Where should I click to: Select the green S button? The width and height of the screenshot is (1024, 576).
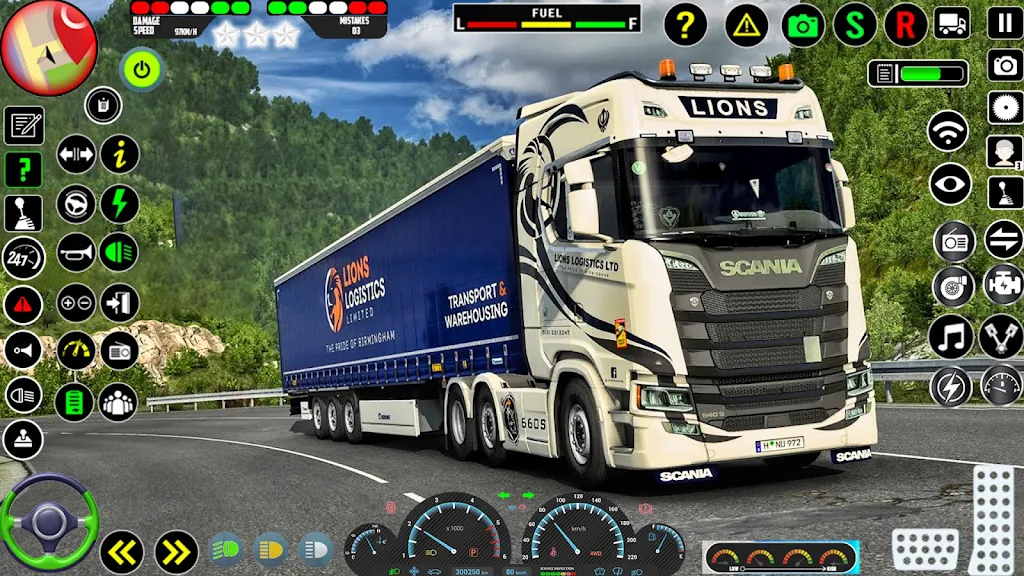[x=854, y=25]
